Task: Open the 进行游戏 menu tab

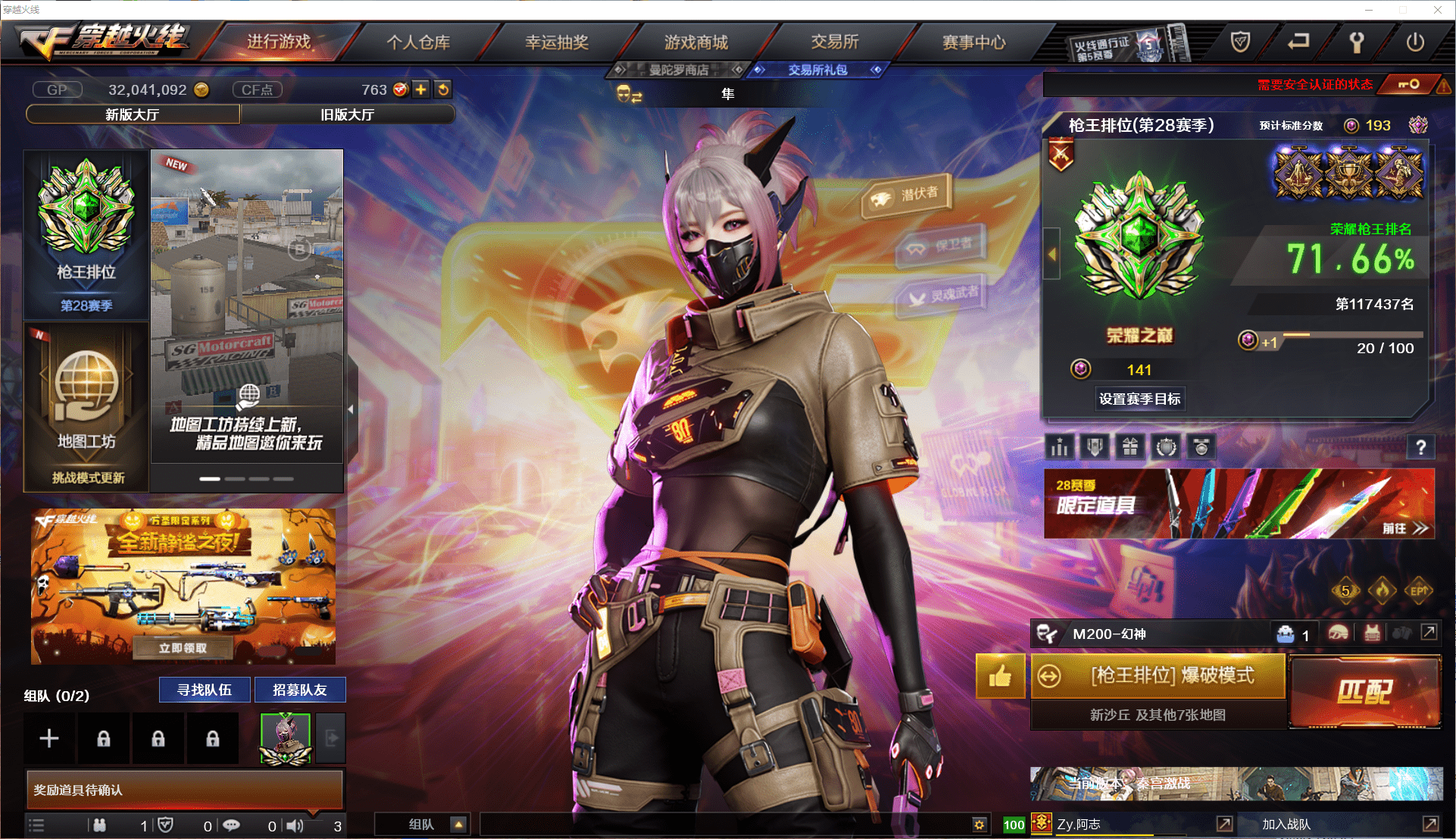Action: tap(279, 42)
